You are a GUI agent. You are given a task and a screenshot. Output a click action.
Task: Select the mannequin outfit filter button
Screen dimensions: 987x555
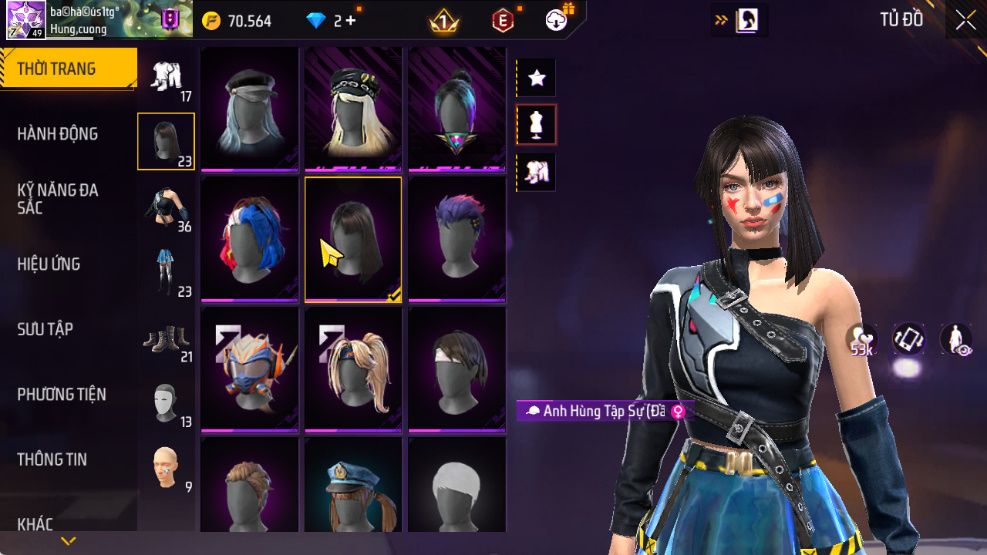536,124
